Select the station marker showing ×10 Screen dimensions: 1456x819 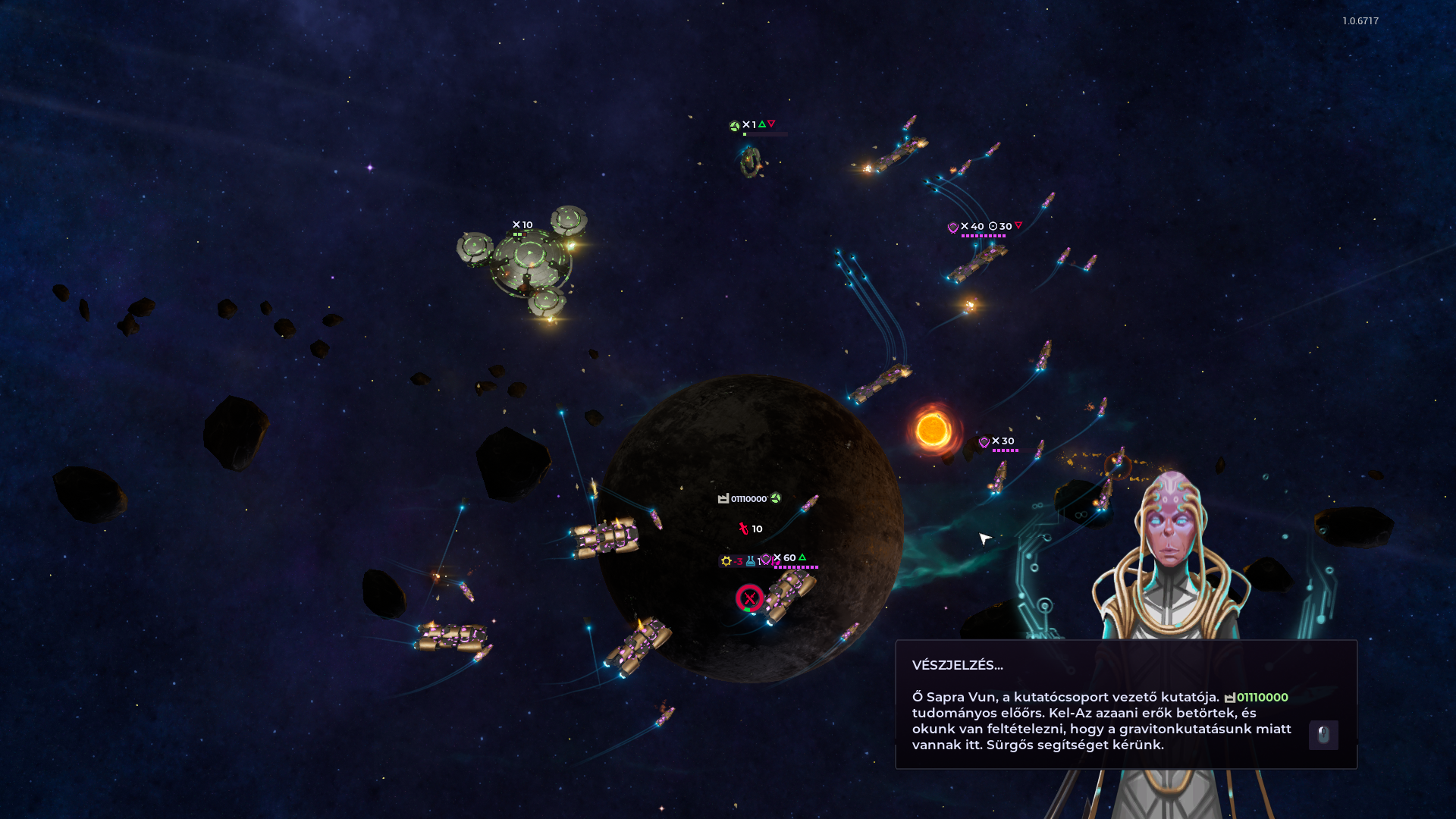[x=522, y=225]
